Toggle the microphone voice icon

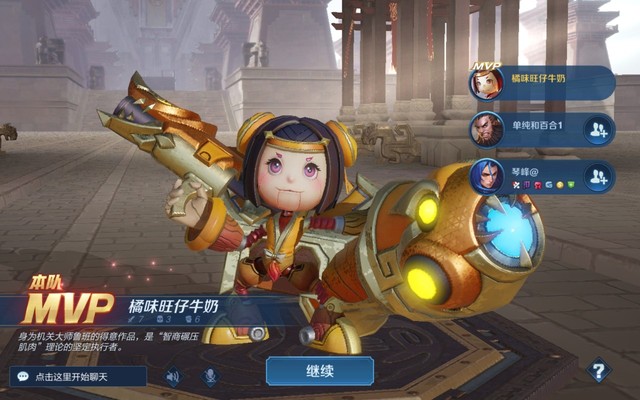click(211, 377)
